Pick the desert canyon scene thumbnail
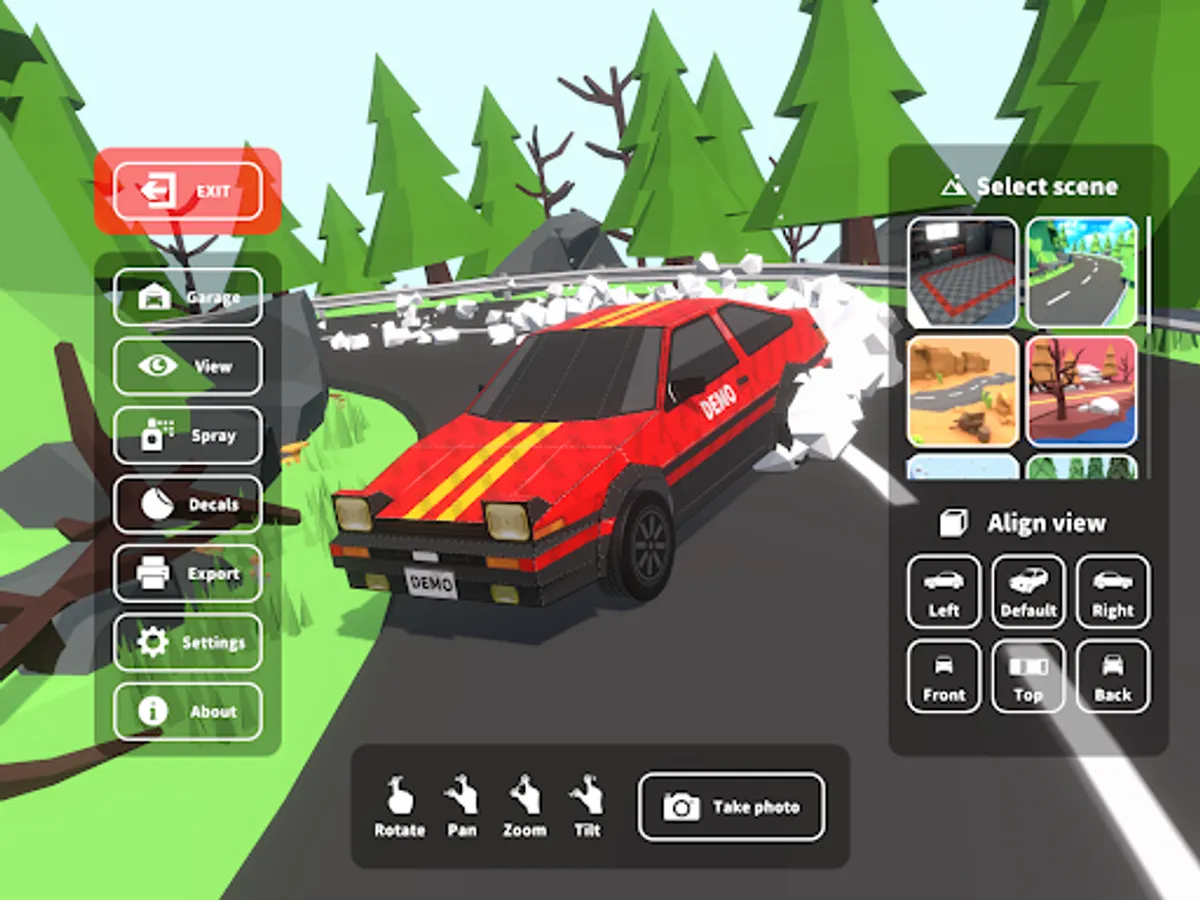The image size is (1200, 900). (x=962, y=391)
